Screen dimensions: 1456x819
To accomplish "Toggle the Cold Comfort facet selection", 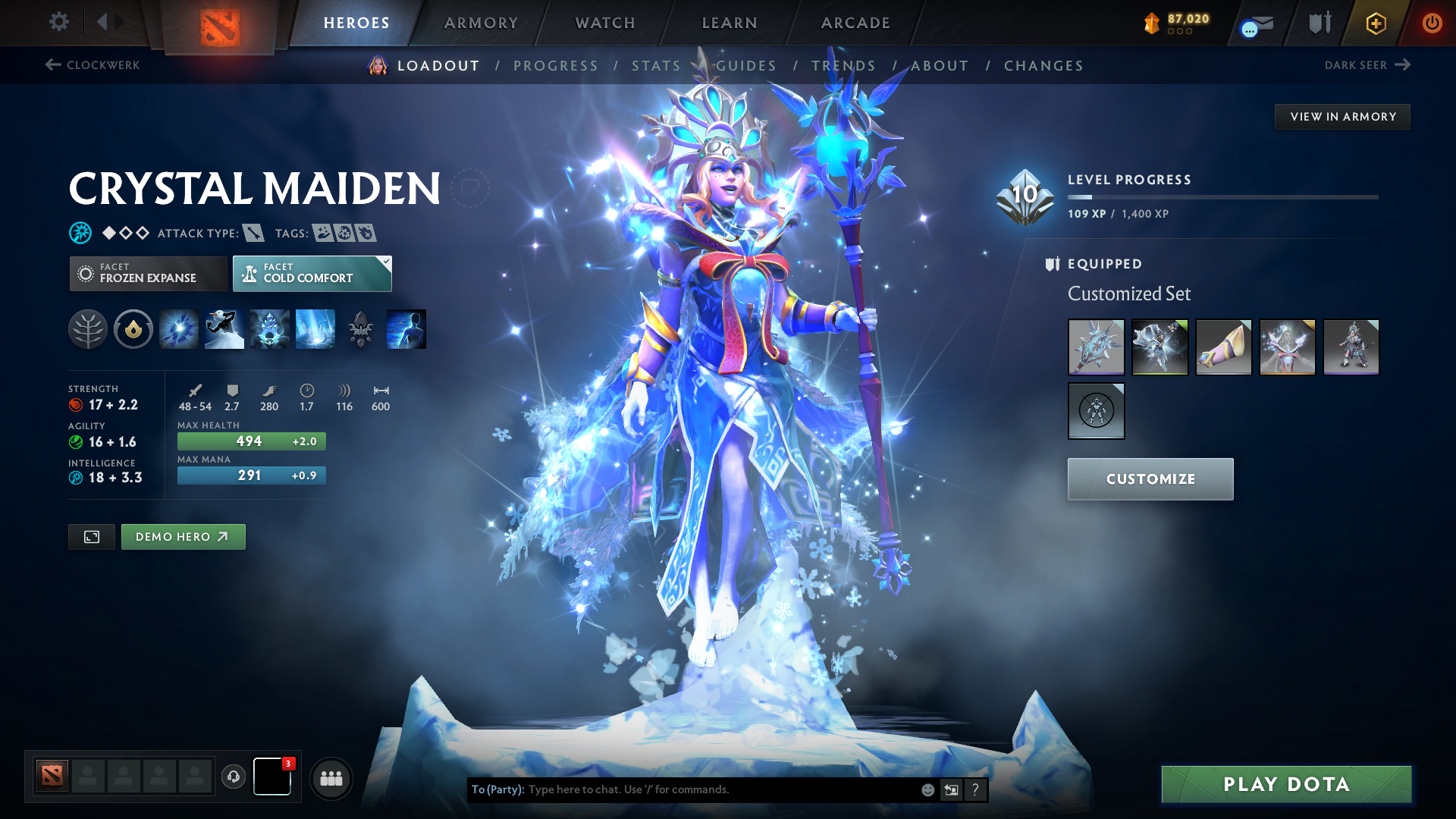I will point(312,273).
